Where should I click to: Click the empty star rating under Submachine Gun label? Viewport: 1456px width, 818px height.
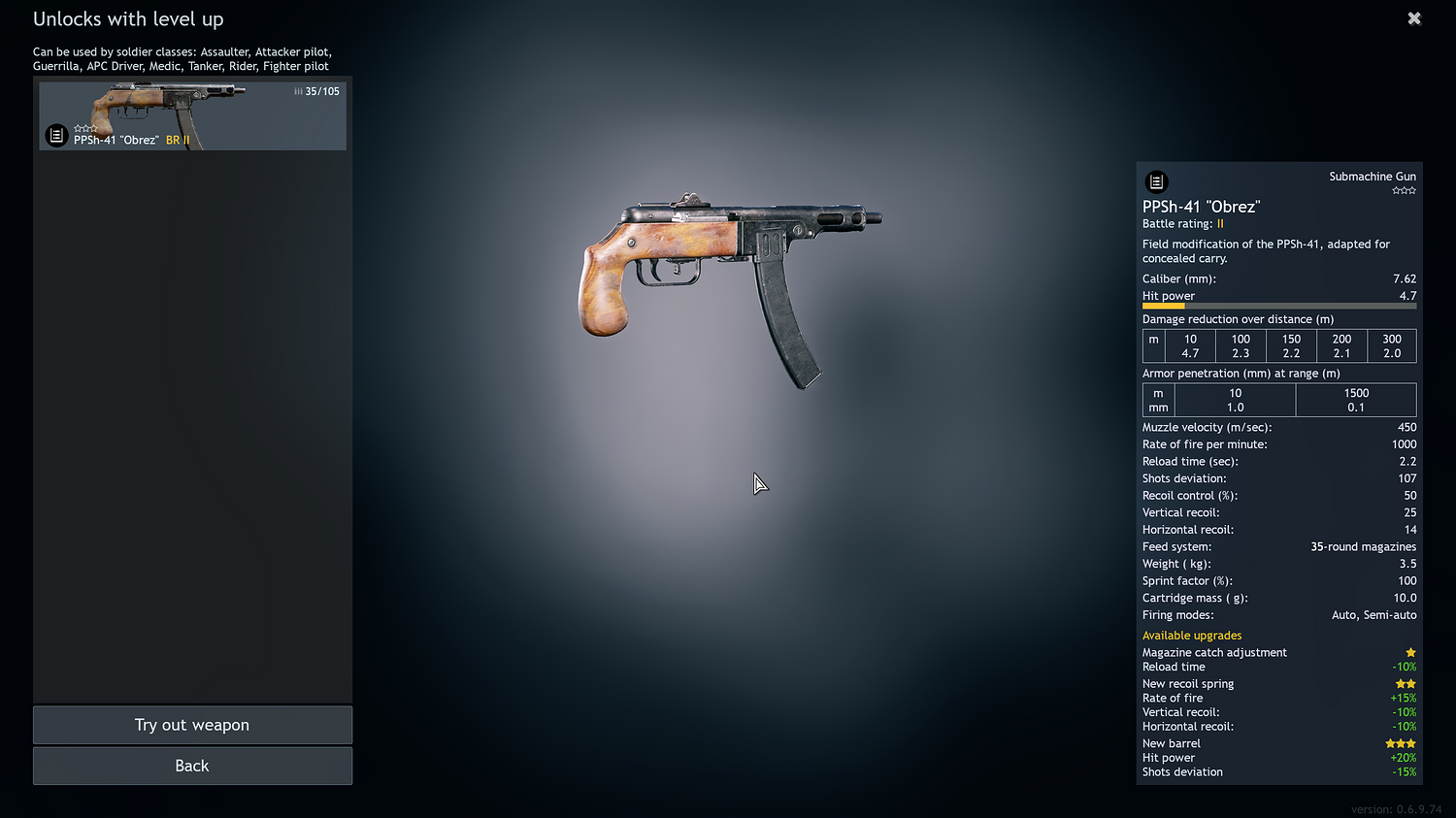[x=1404, y=190]
